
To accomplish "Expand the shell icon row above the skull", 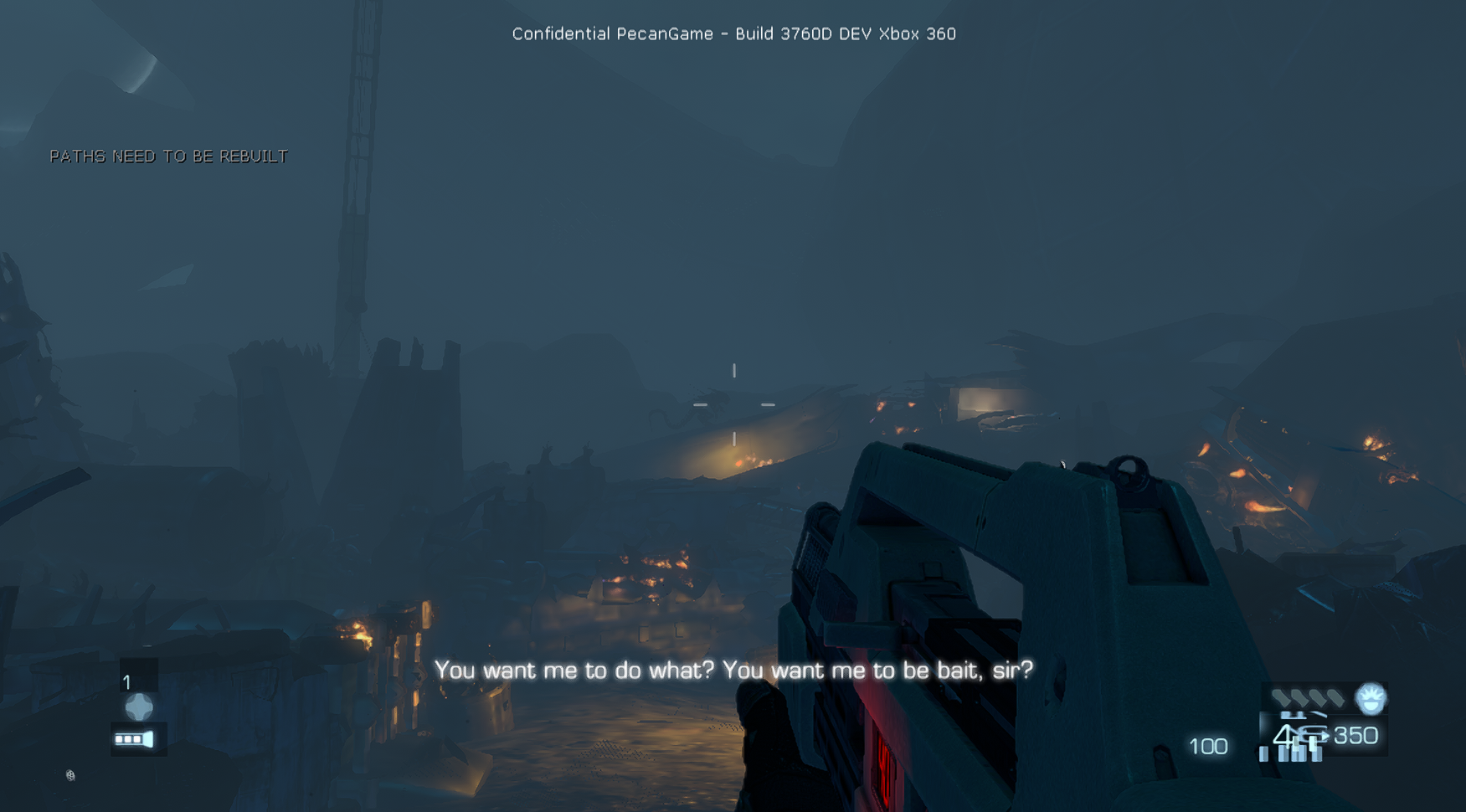I will point(1310,696).
